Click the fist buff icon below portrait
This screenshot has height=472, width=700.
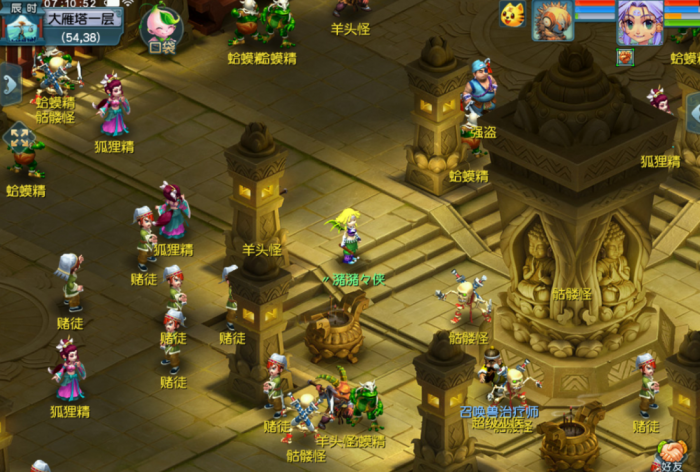pyautogui.click(x=625, y=57)
